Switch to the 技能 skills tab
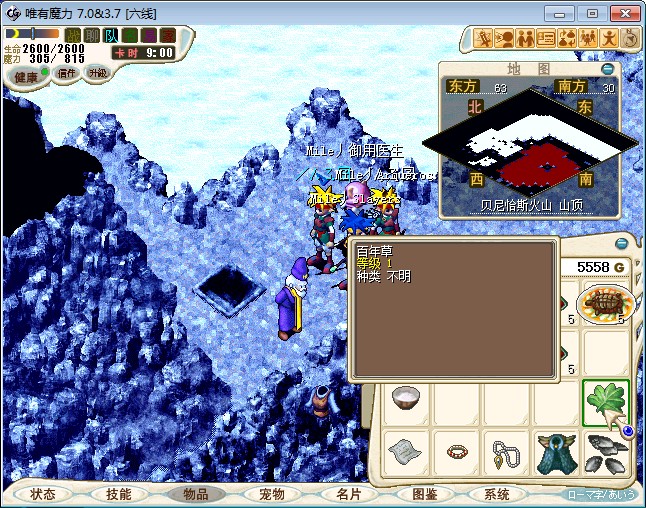The width and height of the screenshot is (646, 508). [x=119, y=494]
